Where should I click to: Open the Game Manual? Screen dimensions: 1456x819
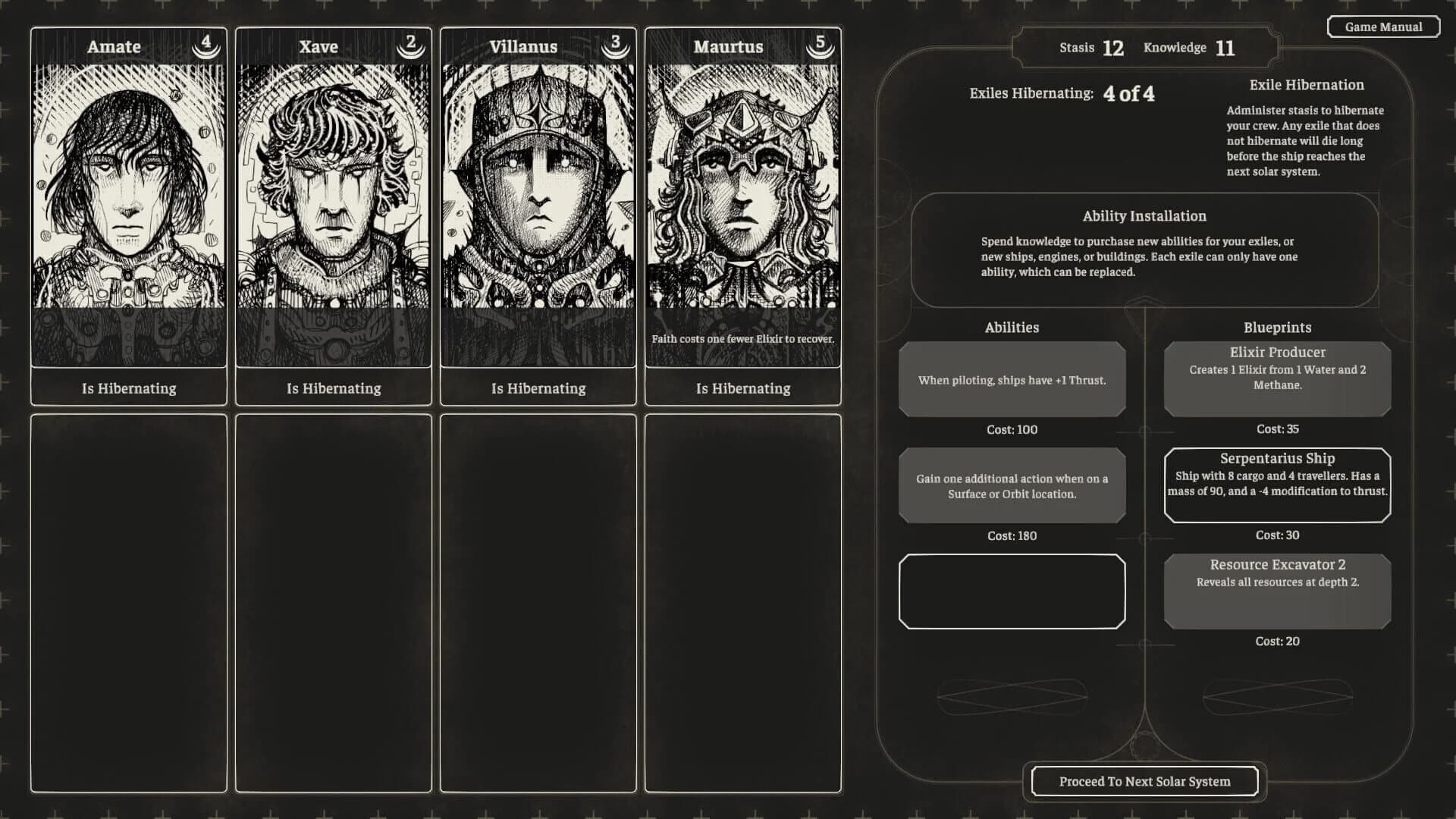click(x=1383, y=27)
